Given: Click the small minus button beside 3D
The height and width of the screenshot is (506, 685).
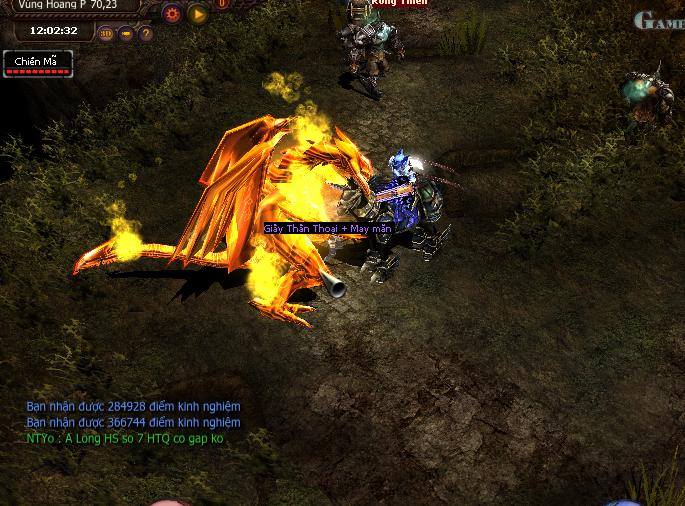Looking at the screenshot, I should [x=127, y=33].
